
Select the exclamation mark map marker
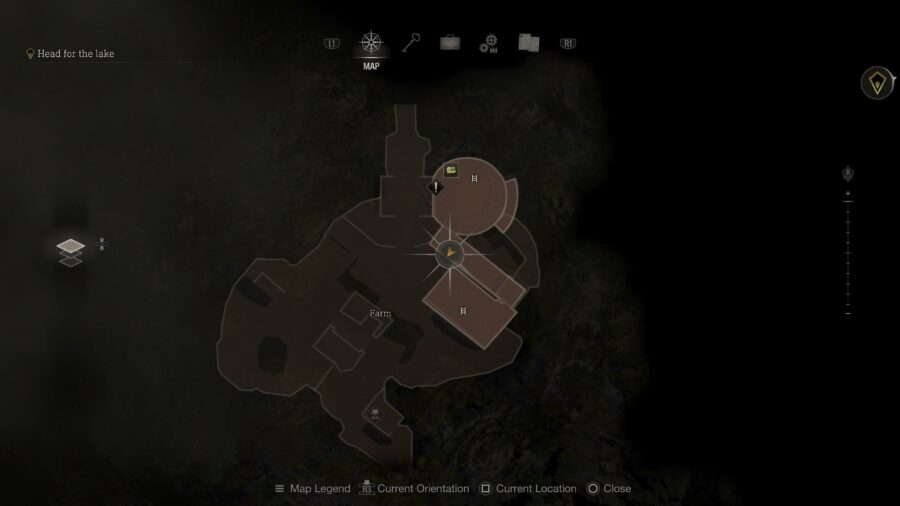pyautogui.click(x=435, y=186)
